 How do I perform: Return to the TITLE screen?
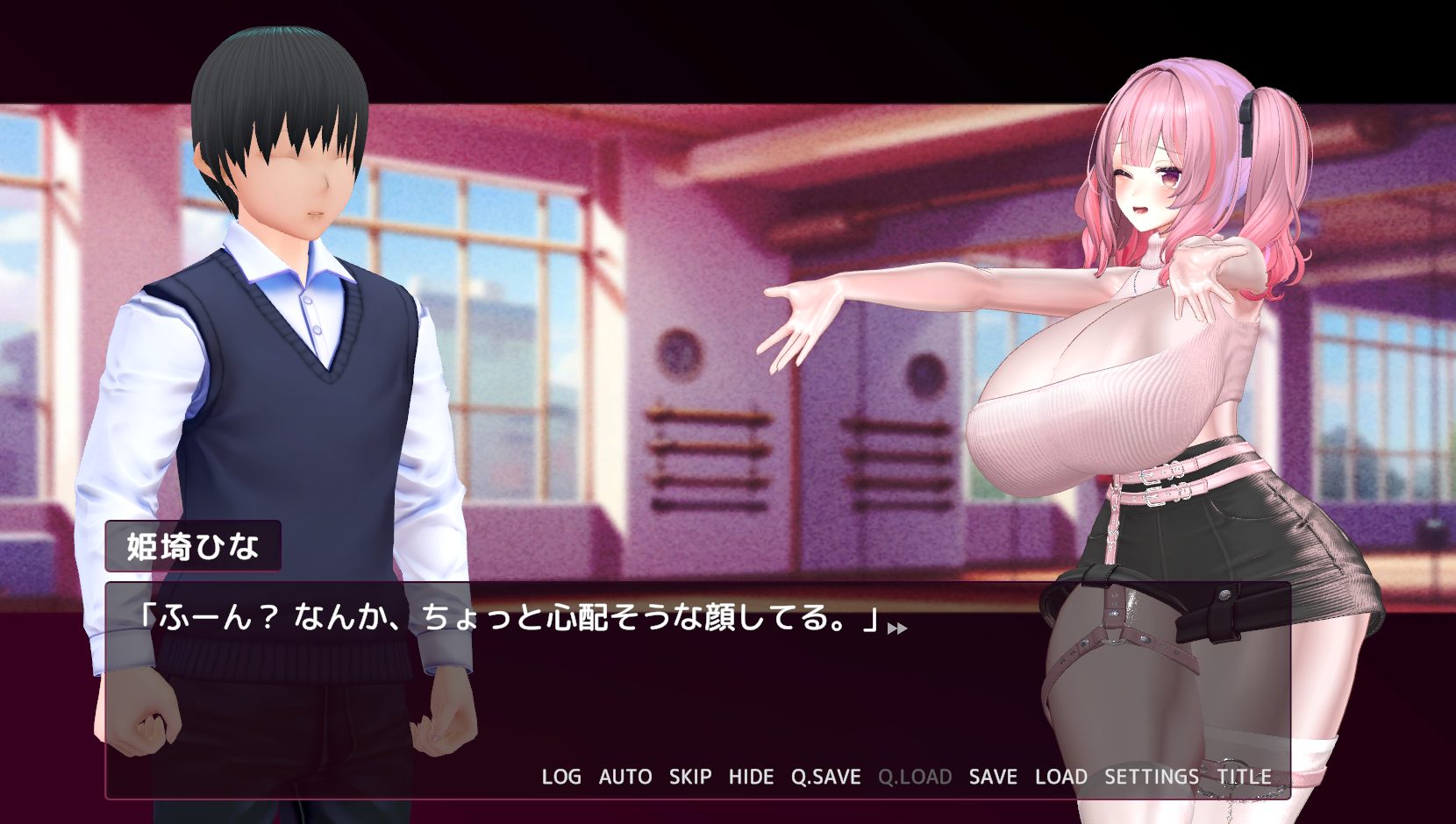pyautogui.click(x=1244, y=777)
